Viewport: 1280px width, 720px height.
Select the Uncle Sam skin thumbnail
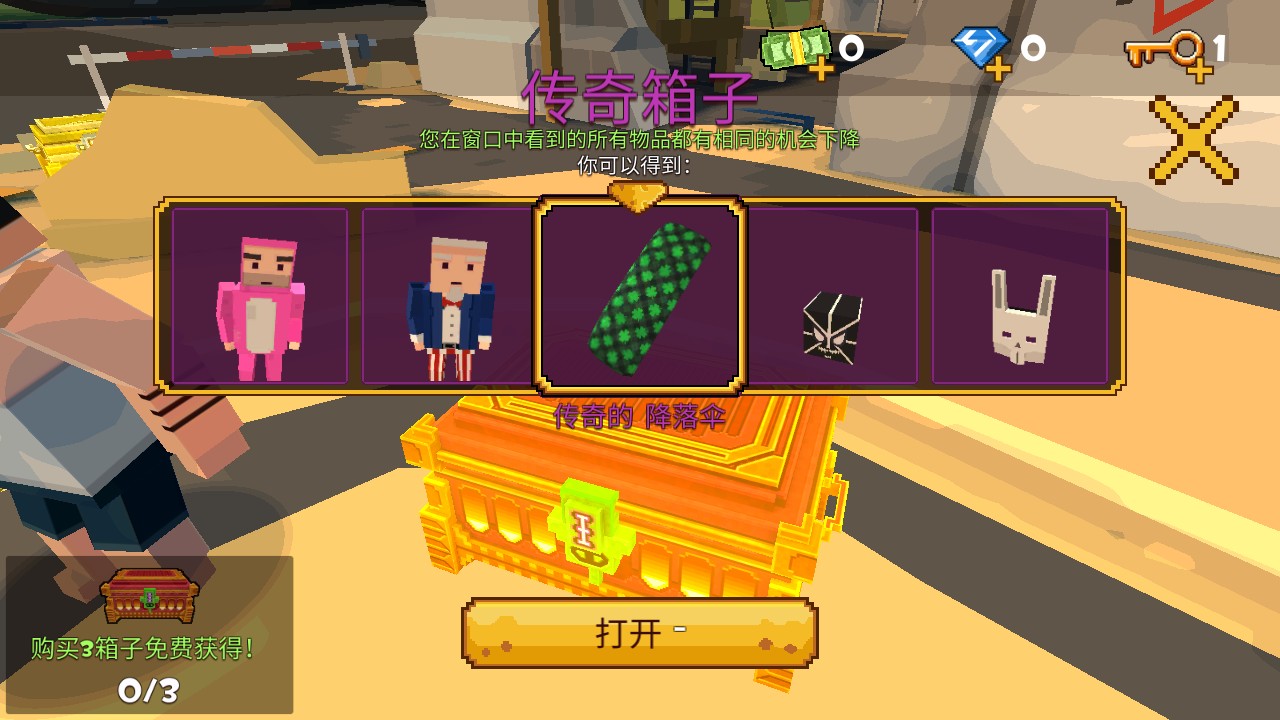450,295
